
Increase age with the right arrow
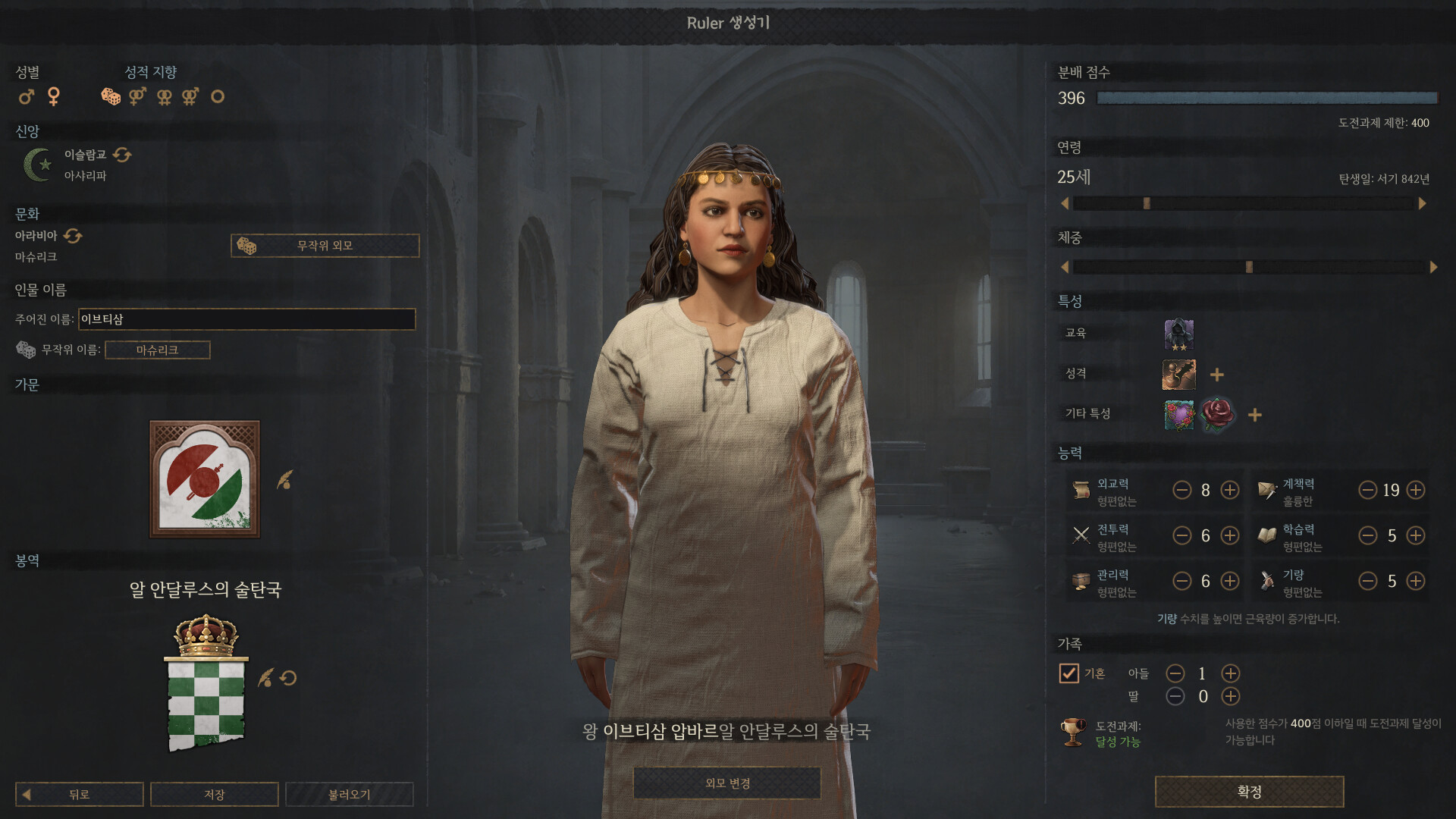coord(1423,203)
